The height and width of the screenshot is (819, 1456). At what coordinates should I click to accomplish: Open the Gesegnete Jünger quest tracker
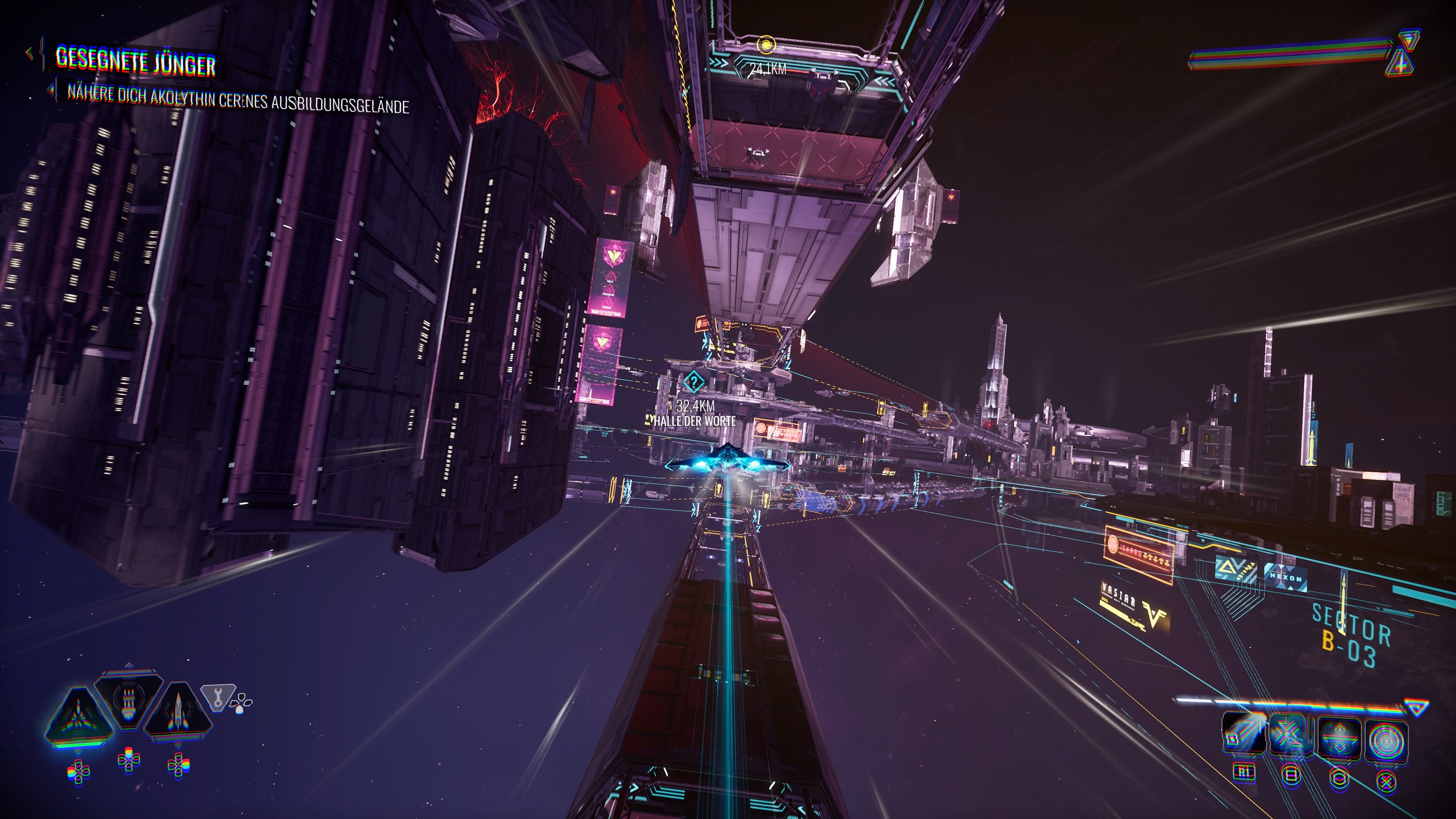click(x=136, y=61)
